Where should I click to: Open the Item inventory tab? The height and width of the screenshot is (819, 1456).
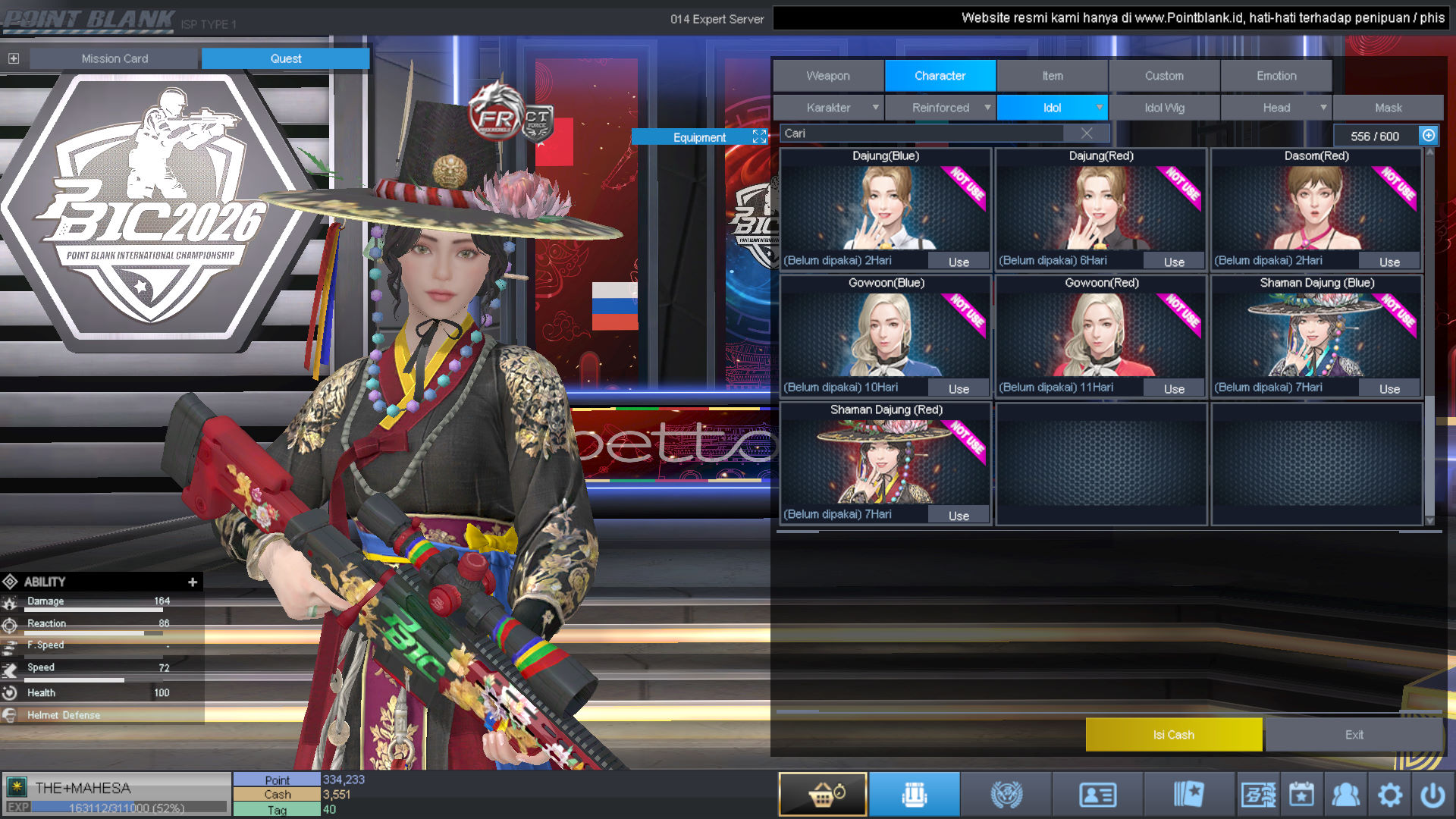tap(1052, 76)
